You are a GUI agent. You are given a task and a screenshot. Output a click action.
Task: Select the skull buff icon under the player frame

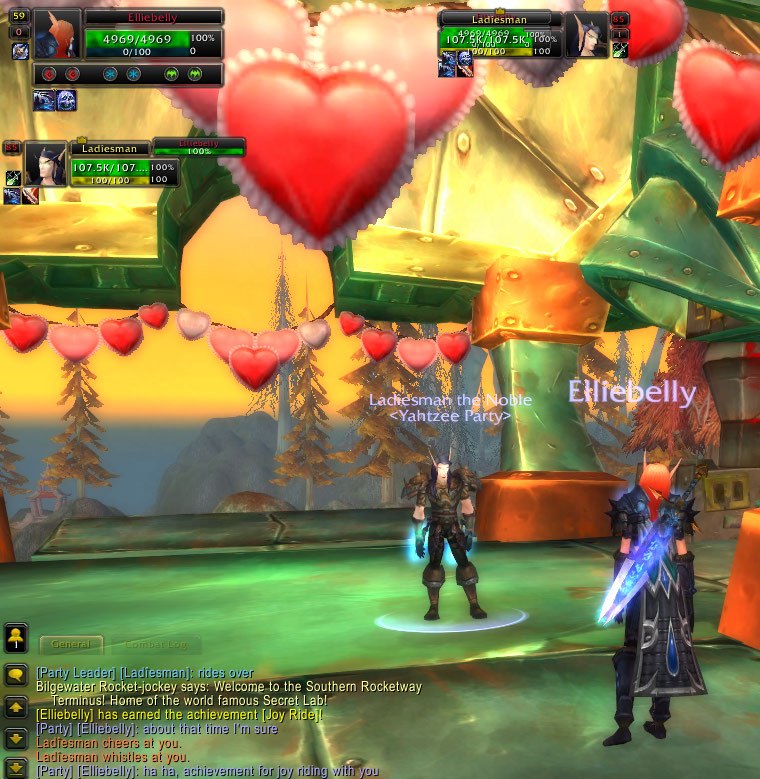[66, 100]
